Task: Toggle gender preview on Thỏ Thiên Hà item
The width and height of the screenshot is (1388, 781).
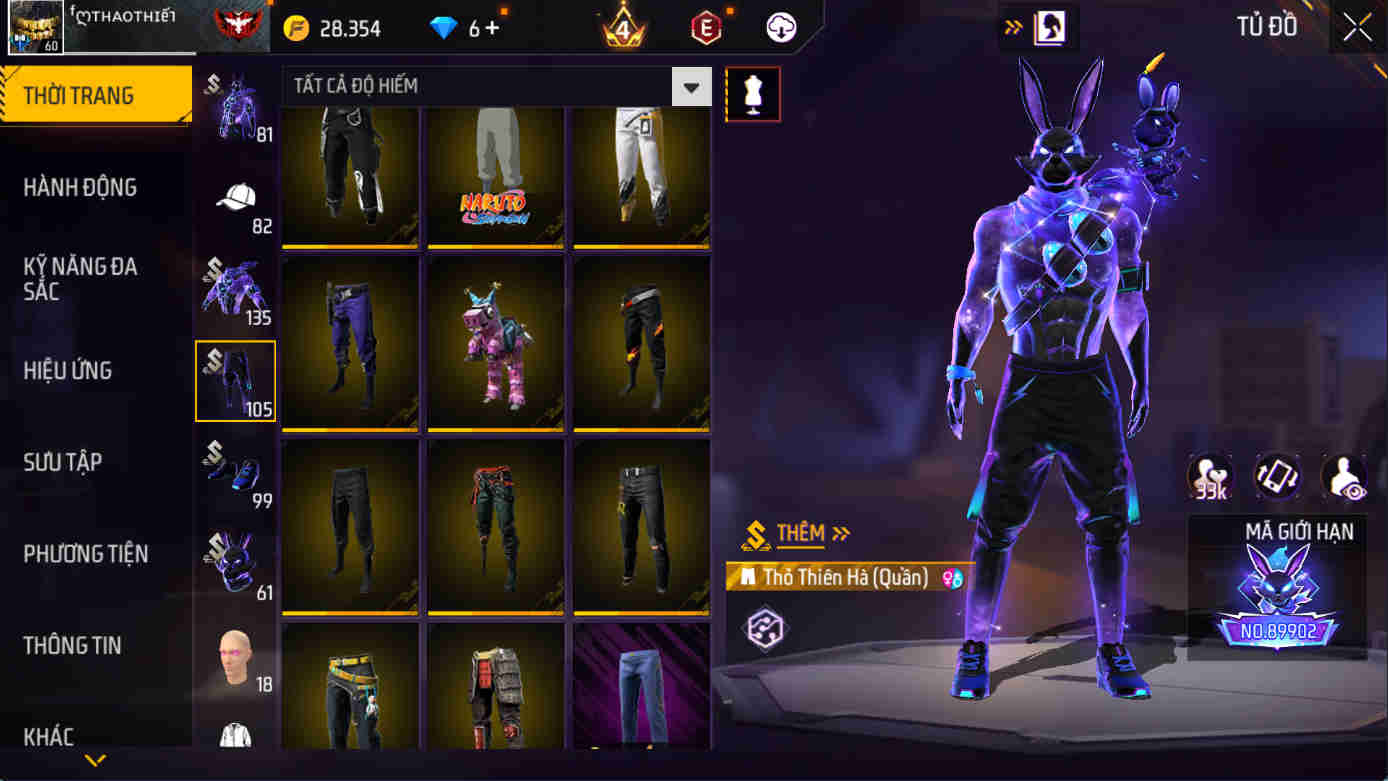Action: pyautogui.click(x=954, y=578)
